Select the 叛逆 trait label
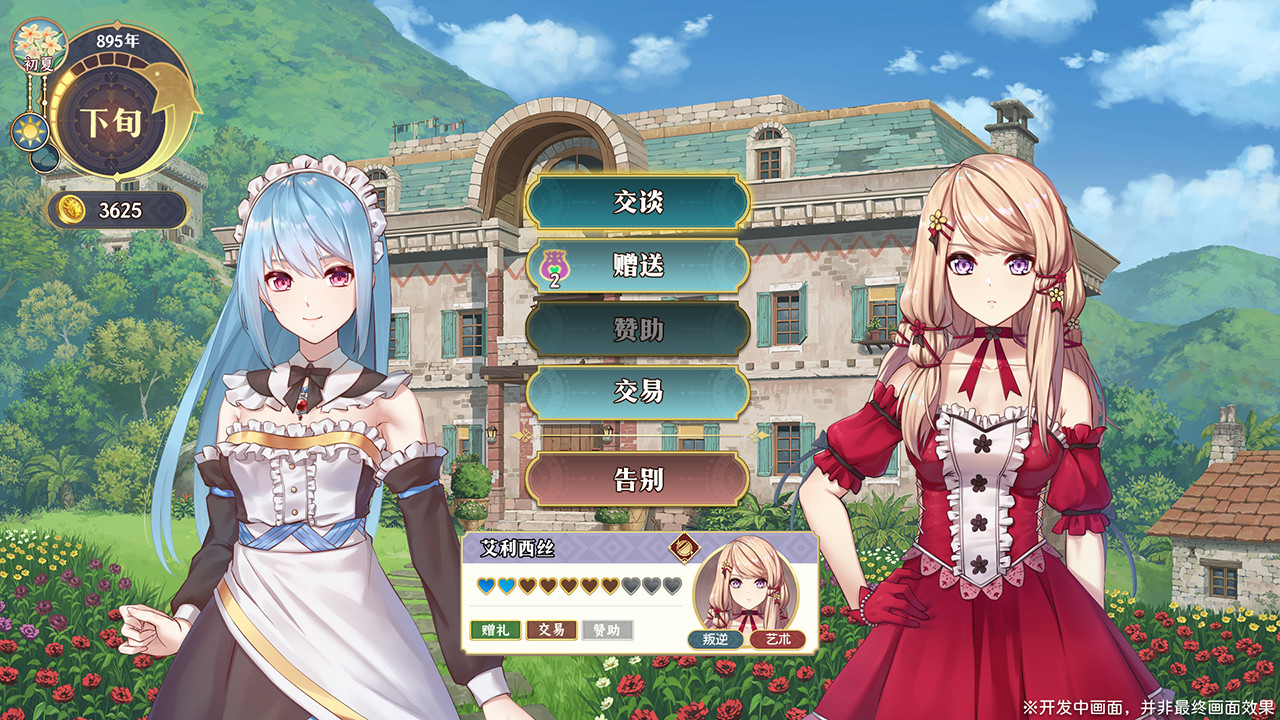 tap(715, 640)
